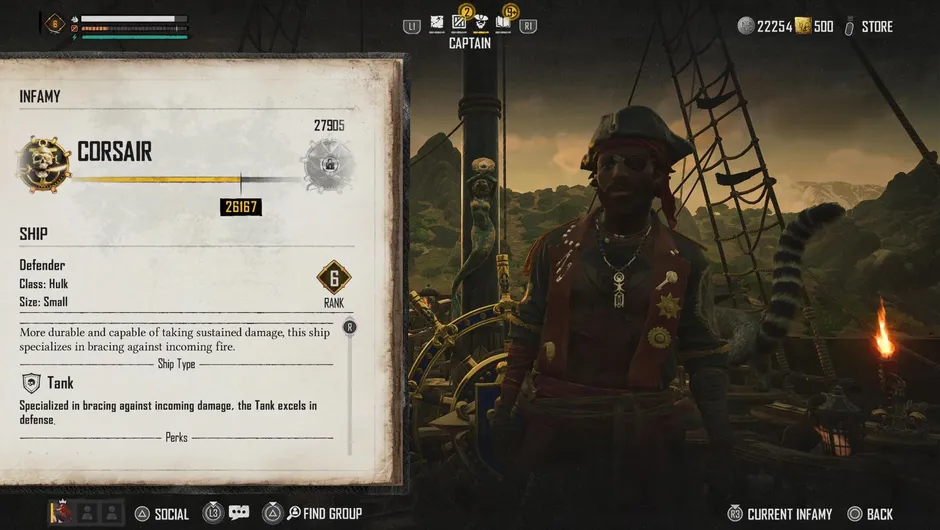Select the locked next infamy rank emblem
The image size is (940, 530).
(328, 163)
